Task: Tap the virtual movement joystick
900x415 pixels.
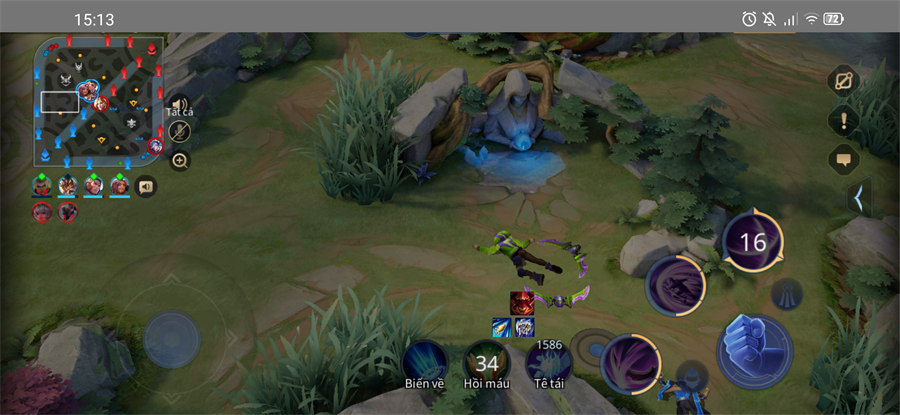Action: (172, 340)
